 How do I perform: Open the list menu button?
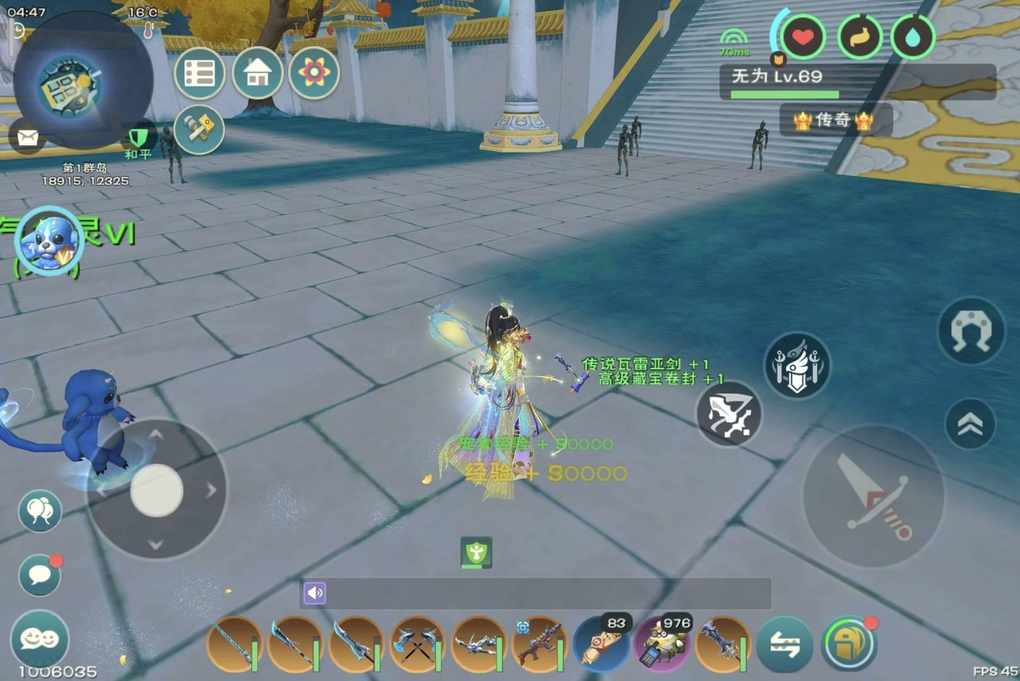point(199,73)
